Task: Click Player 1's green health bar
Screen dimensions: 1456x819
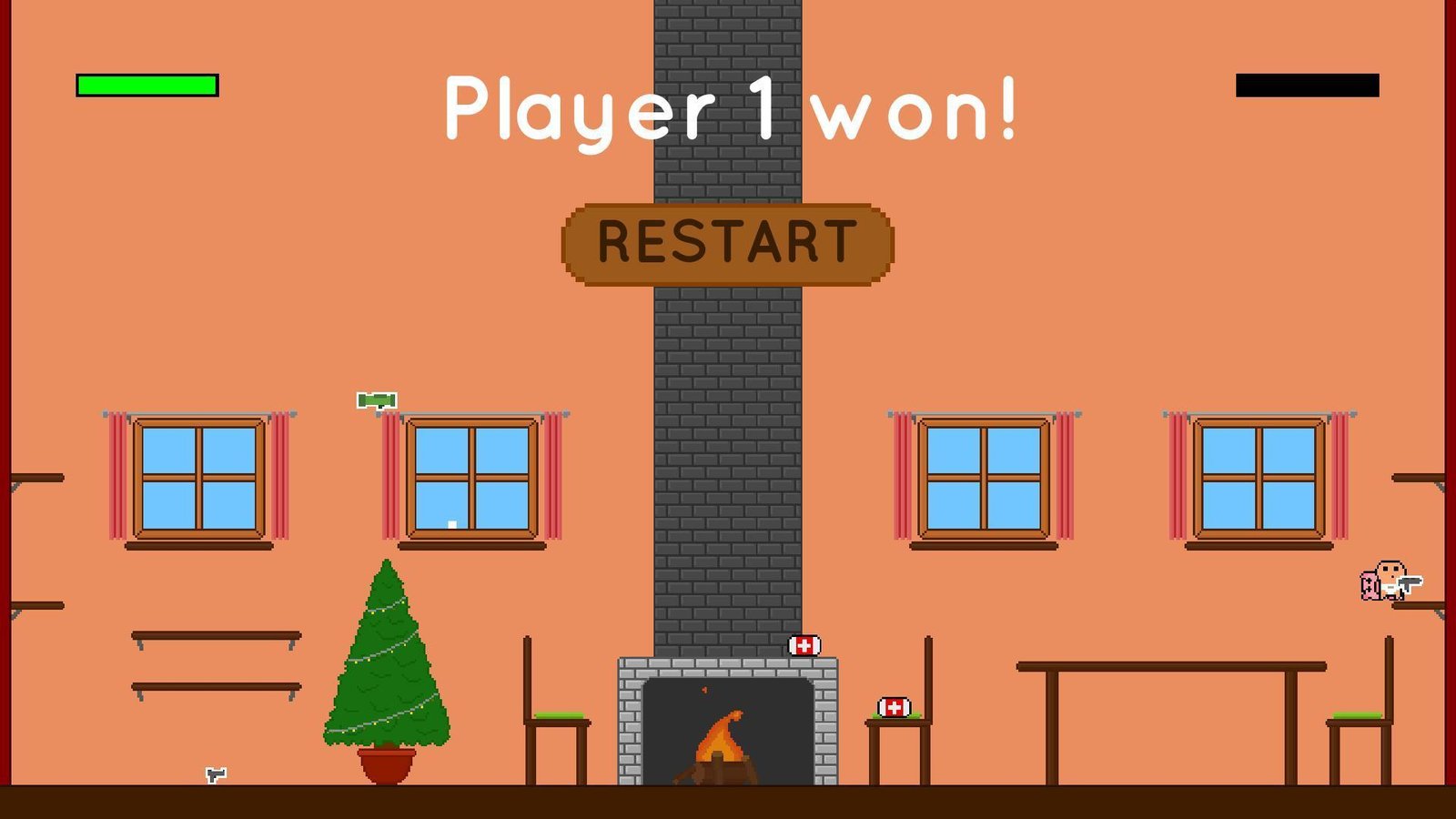Action: click(146, 86)
